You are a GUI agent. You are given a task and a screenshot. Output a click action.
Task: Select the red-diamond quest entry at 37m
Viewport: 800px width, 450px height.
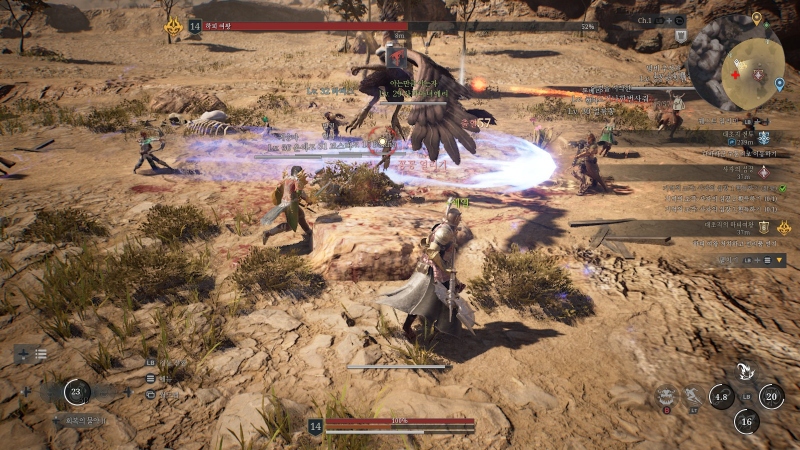click(x=763, y=171)
